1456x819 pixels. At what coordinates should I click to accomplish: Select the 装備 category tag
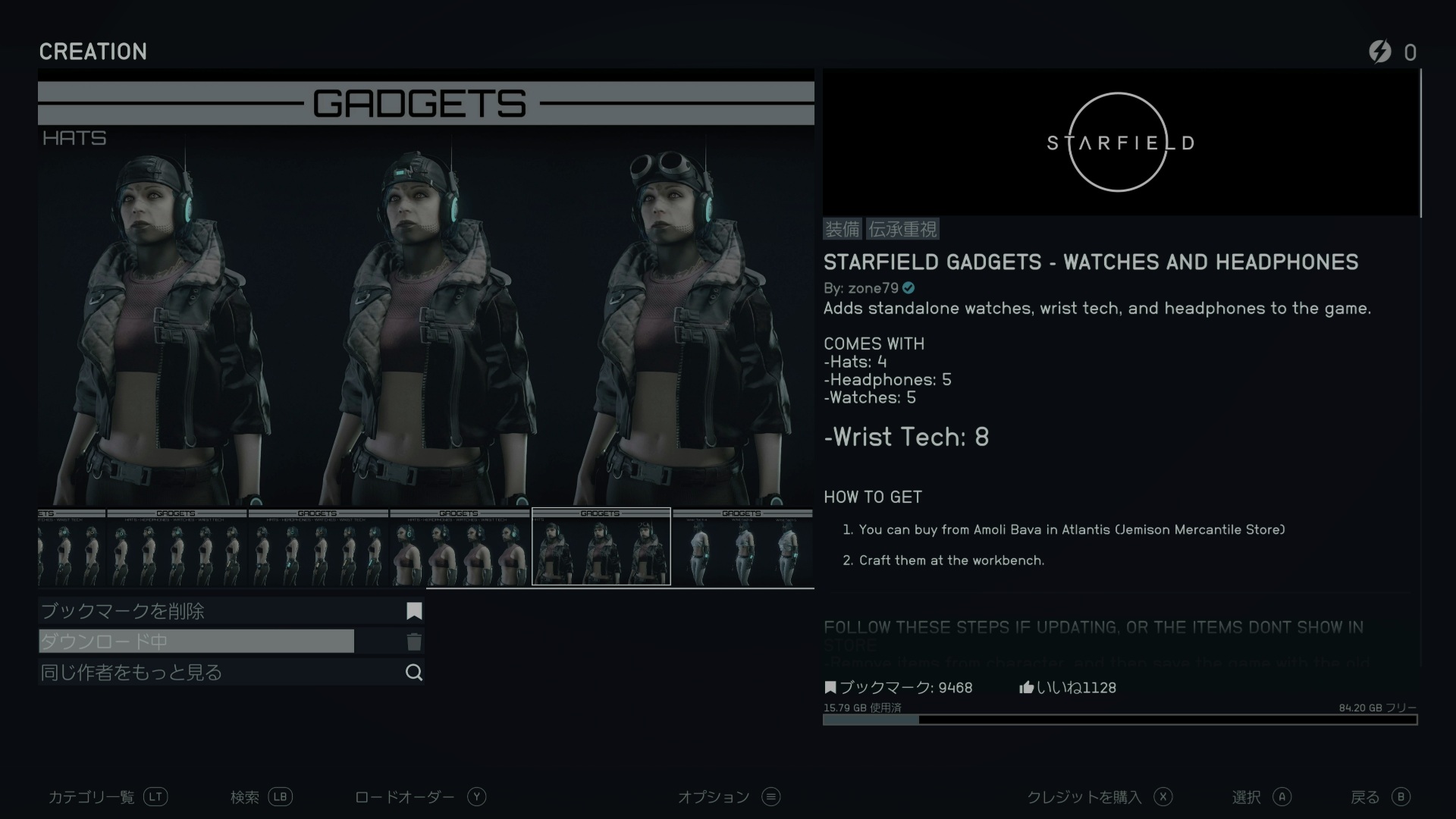(x=843, y=229)
